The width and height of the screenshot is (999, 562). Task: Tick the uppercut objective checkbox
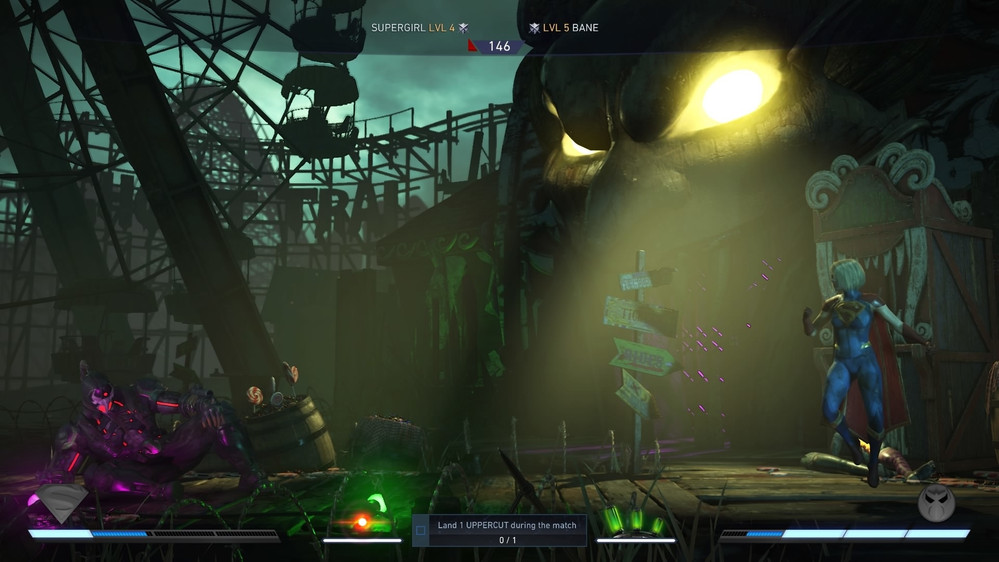point(421,531)
